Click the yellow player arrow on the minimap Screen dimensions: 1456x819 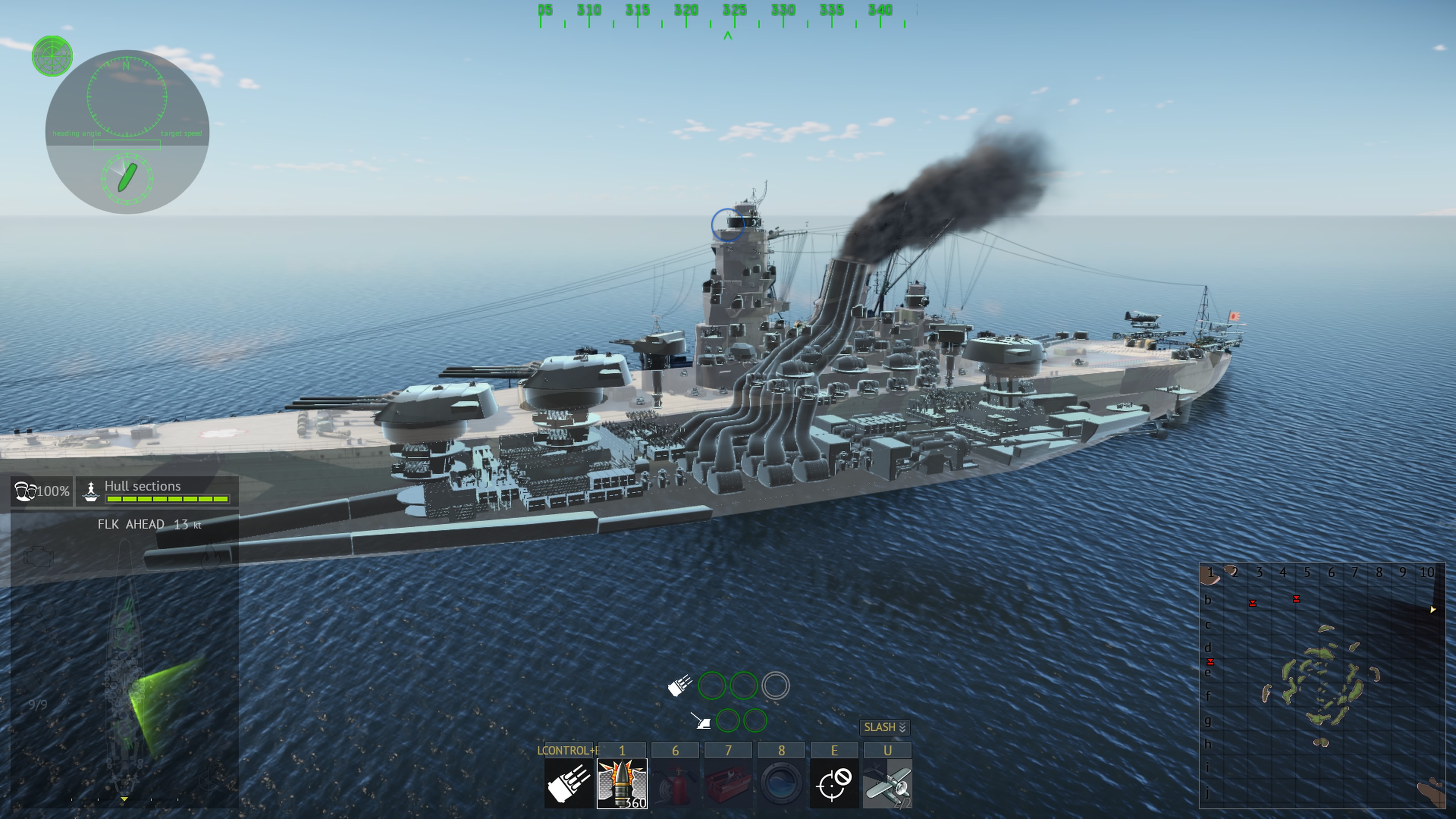point(1433,609)
